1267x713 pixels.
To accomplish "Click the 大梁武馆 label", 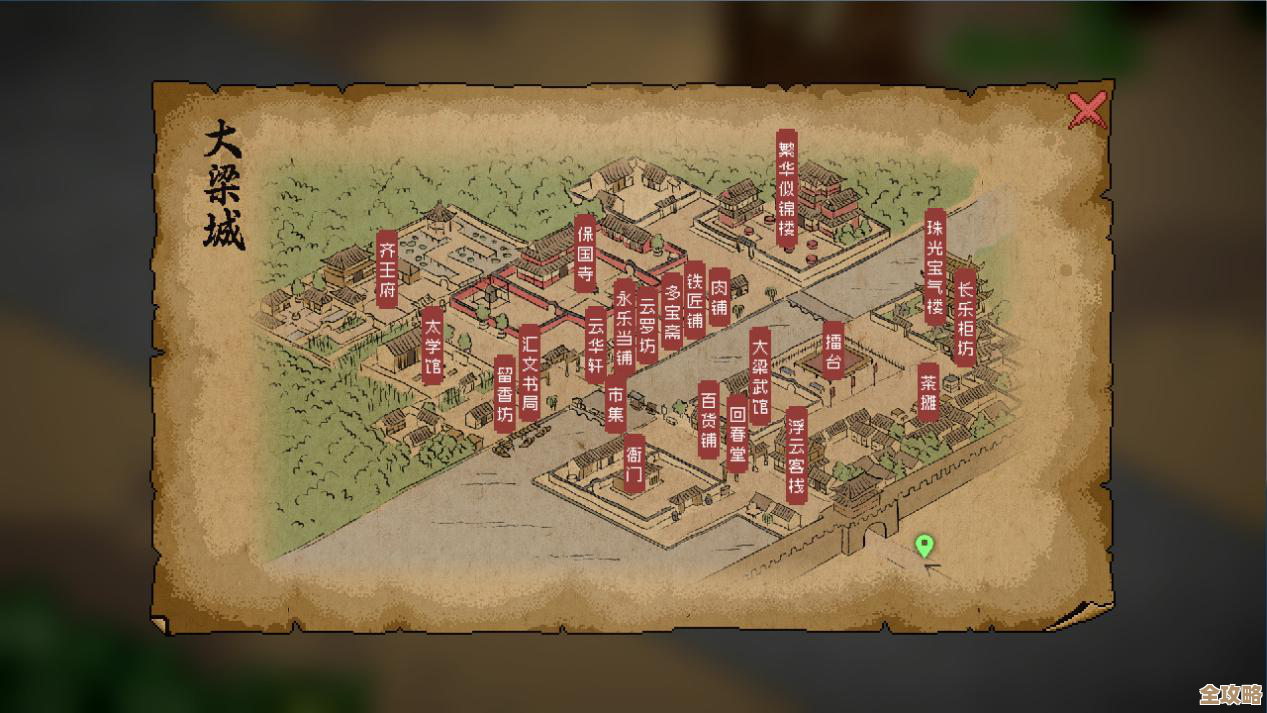I will tap(761, 375).
